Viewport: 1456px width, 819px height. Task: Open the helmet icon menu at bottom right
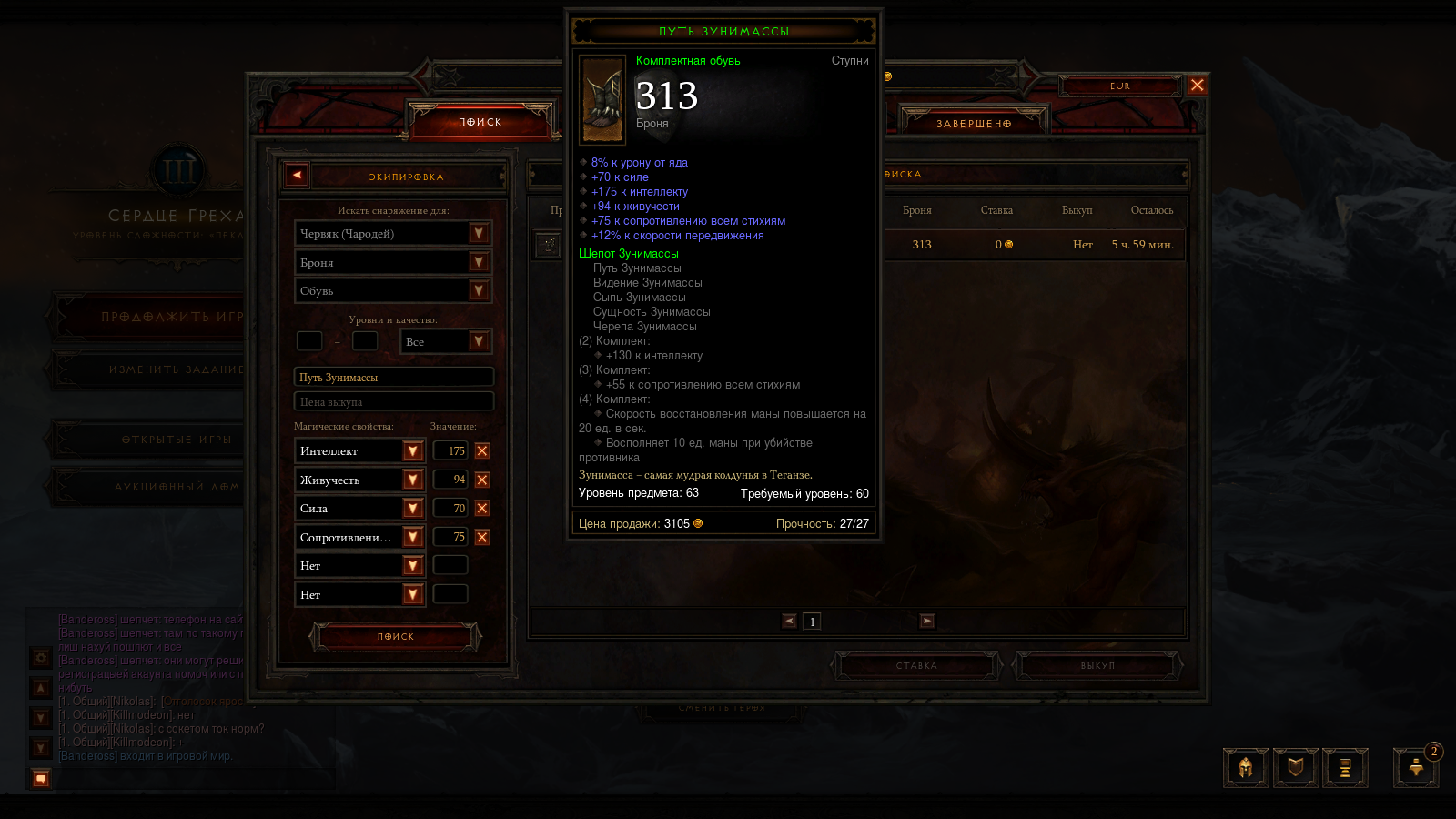[1246, 768]
